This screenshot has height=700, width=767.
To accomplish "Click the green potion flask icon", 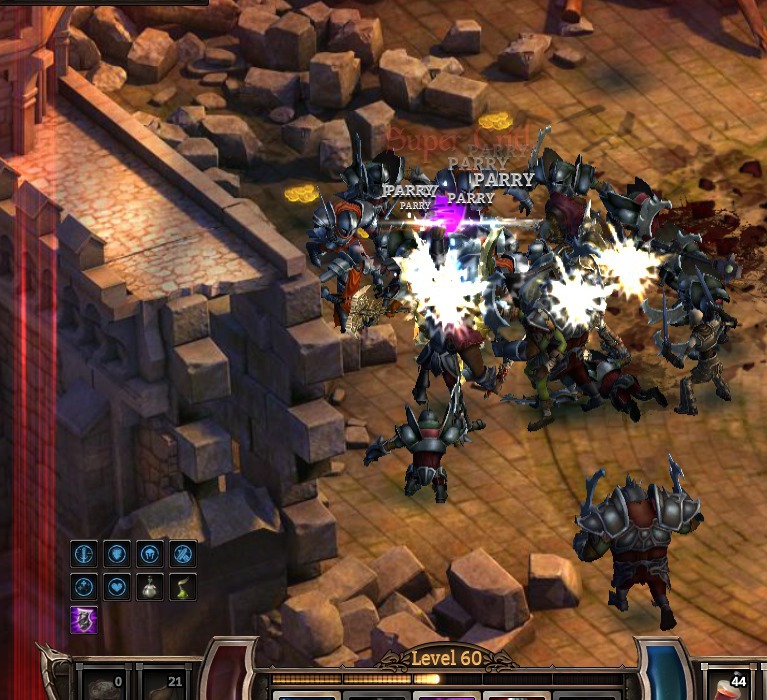I will click(182, 586).
